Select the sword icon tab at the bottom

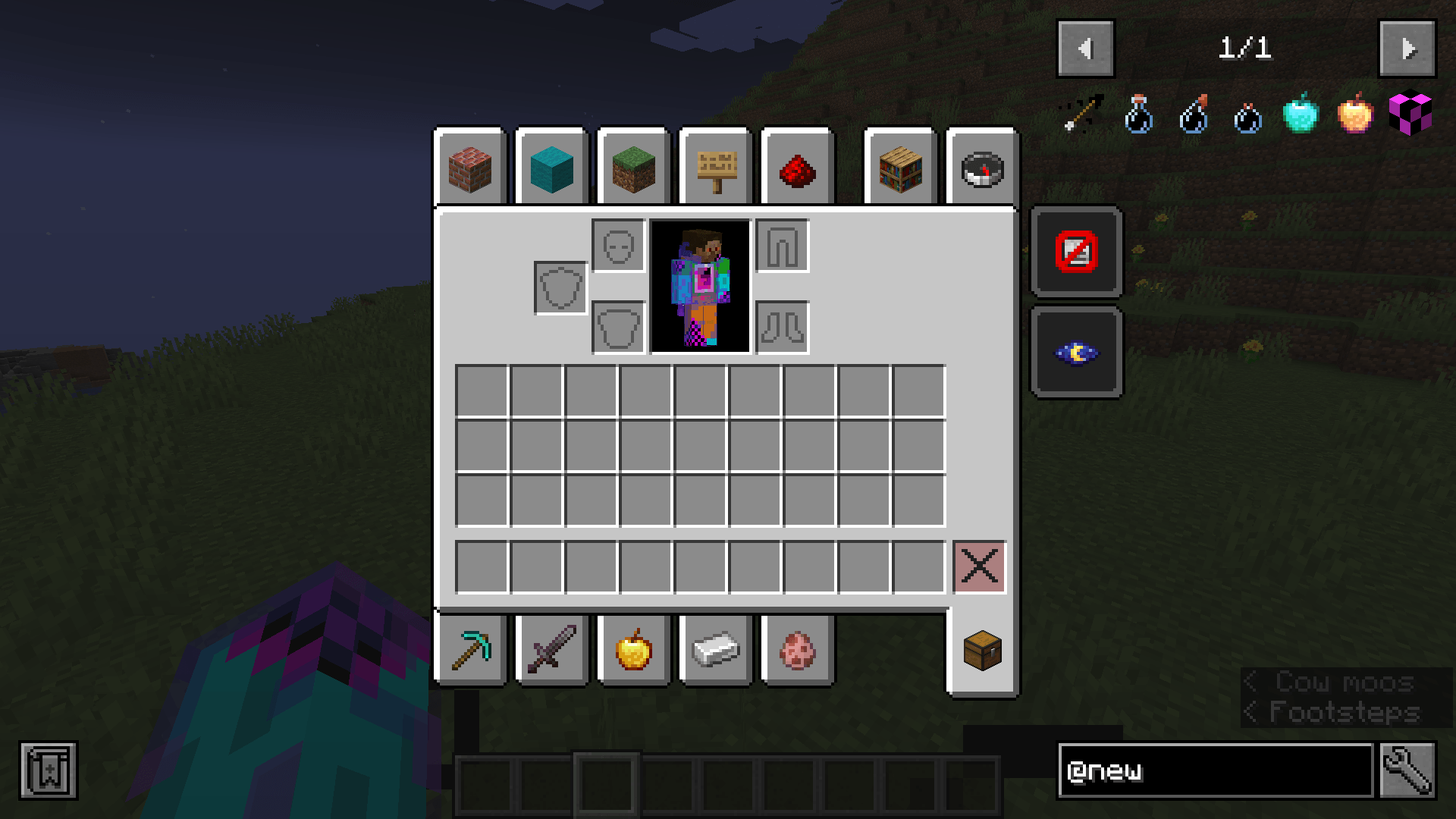click(x=553, y=650)
